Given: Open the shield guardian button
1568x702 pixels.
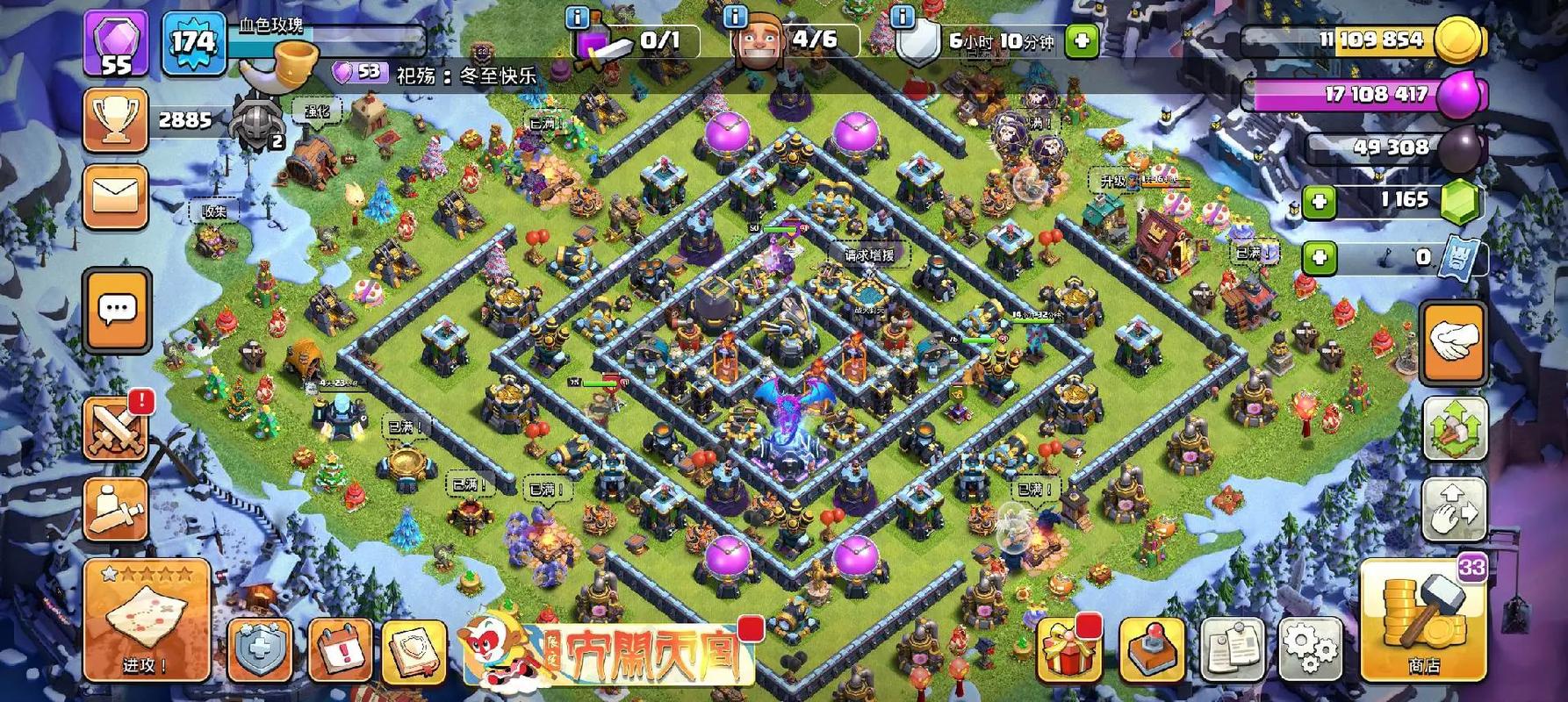Looking at the screenshot, I should [x=261, y=650].
